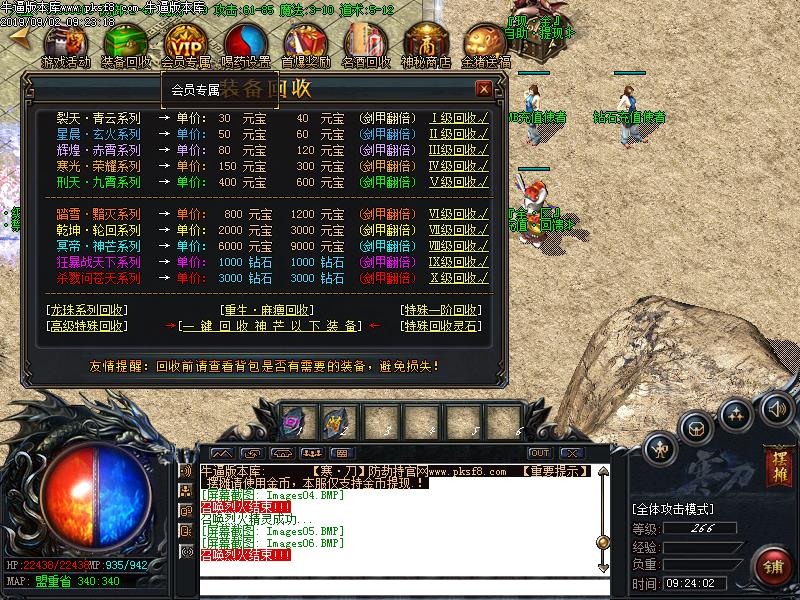Choose the Ⅴ级回收 recycle link
The width and height of the screenshot is (800, 600).
click(x=459, y=182)
